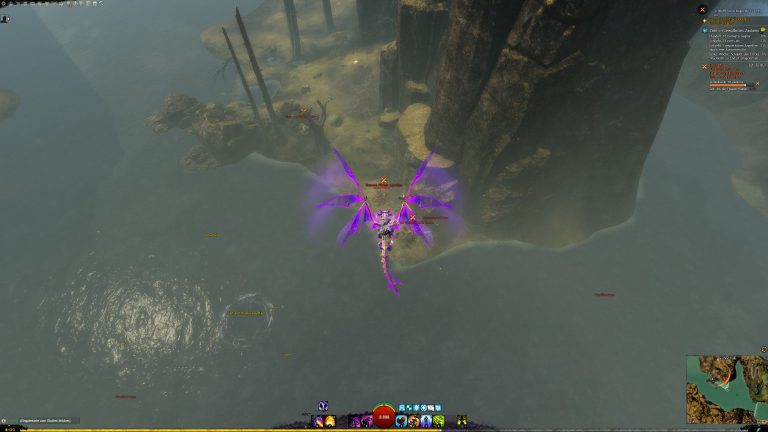The image size is (768, 432).
Task: Click the orange crossed-swords icon at tracker top
Action: [x=702, y=10]
